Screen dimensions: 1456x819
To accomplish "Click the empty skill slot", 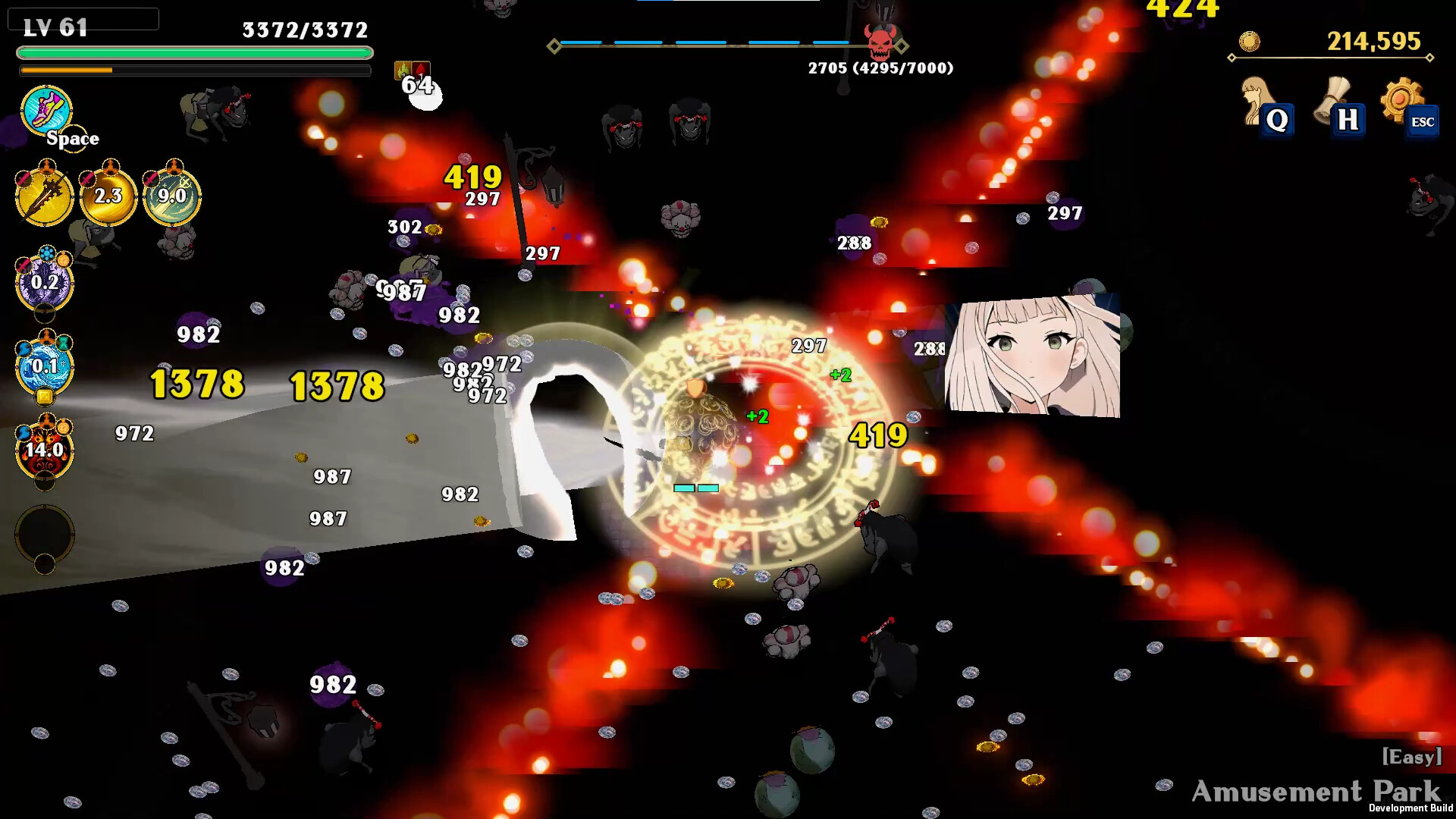I will pos(44,534).
